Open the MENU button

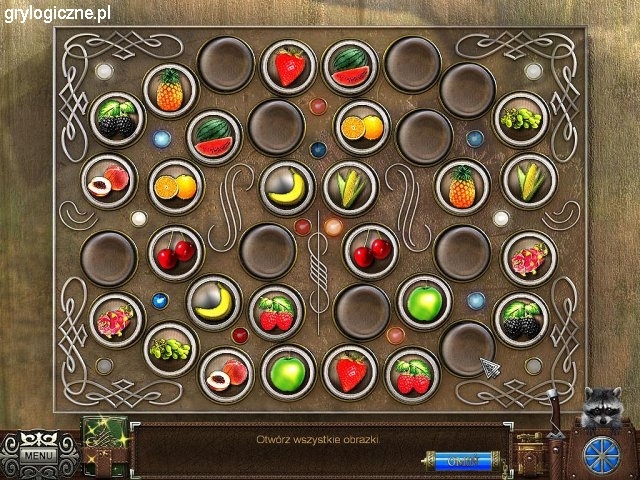coord(39,456)
